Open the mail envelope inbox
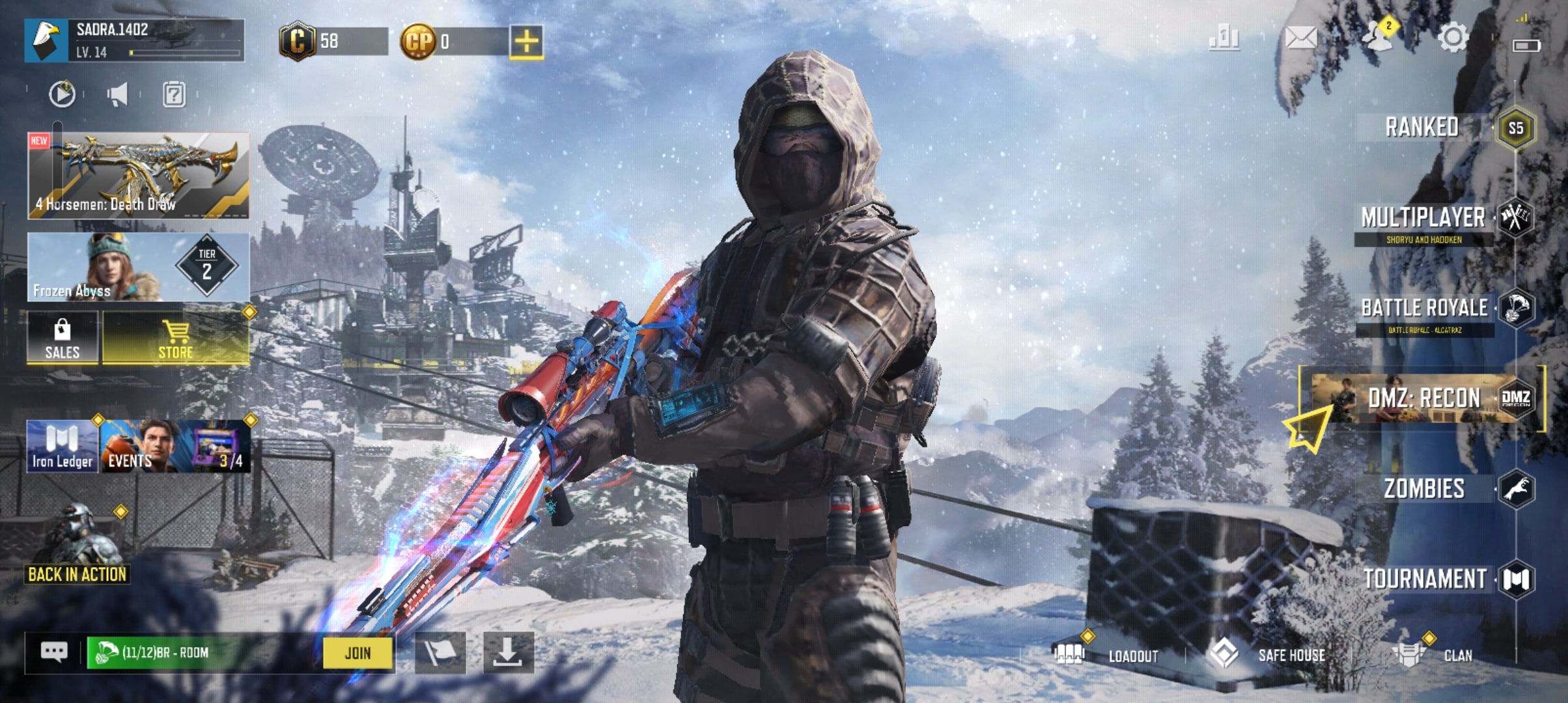This screenshot has height=703, width=1568. (x=1300, y=38)
